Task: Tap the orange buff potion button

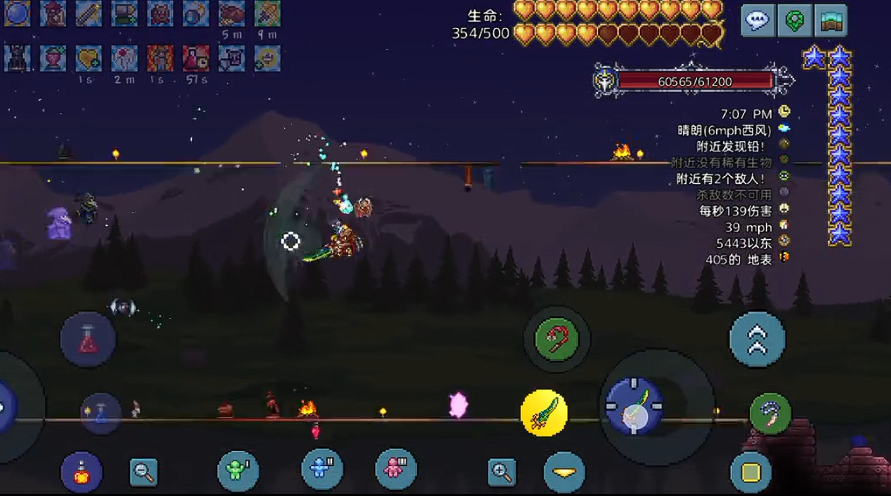Action: pyautogui.click(x=81, y=471)
